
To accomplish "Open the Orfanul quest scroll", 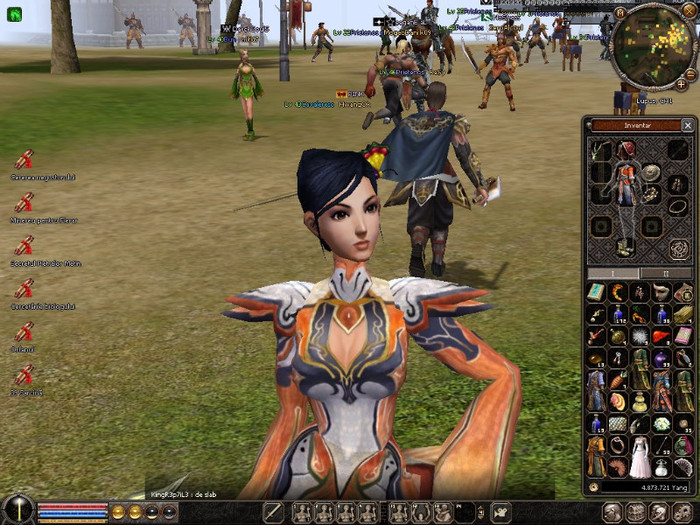I will [24, 333].
